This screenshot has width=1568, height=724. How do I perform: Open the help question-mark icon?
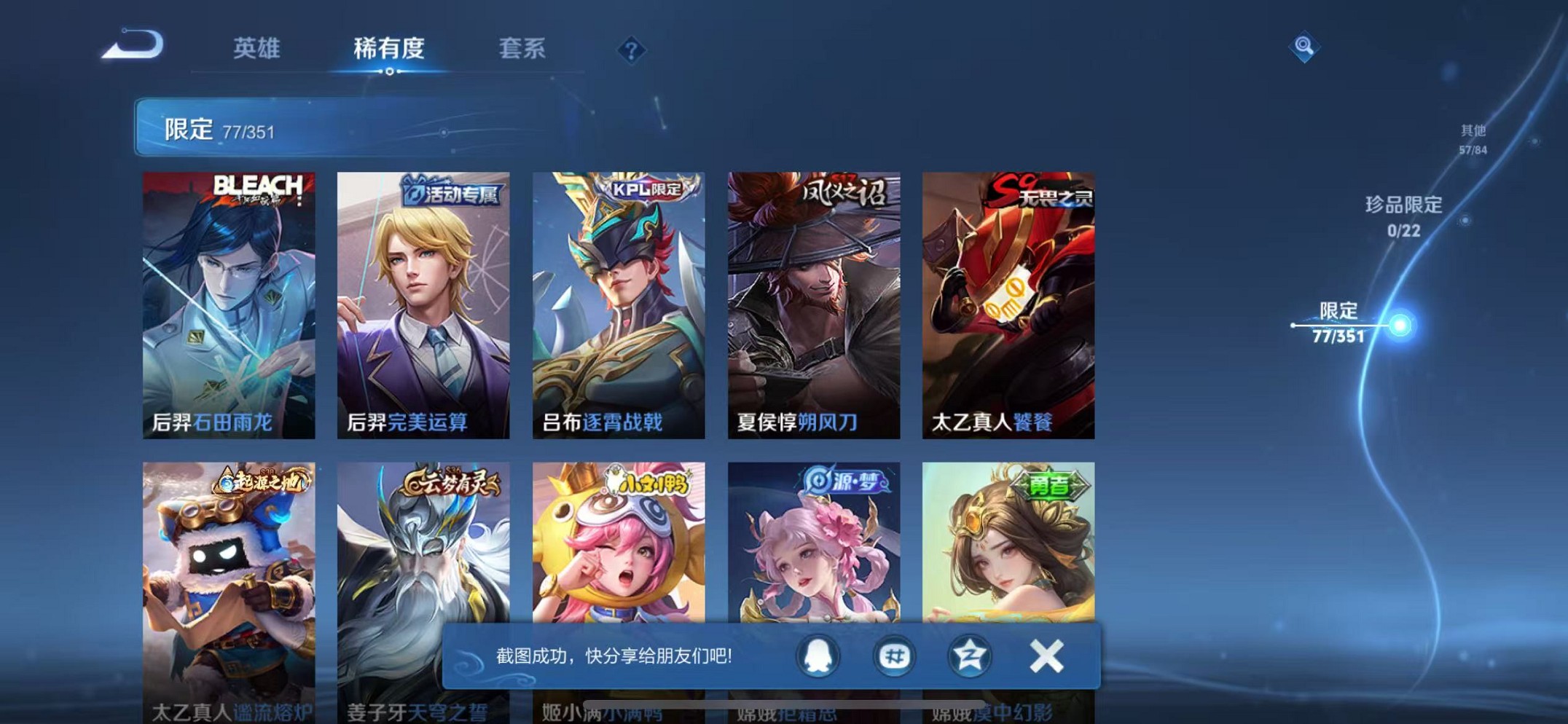pos(632,50)
